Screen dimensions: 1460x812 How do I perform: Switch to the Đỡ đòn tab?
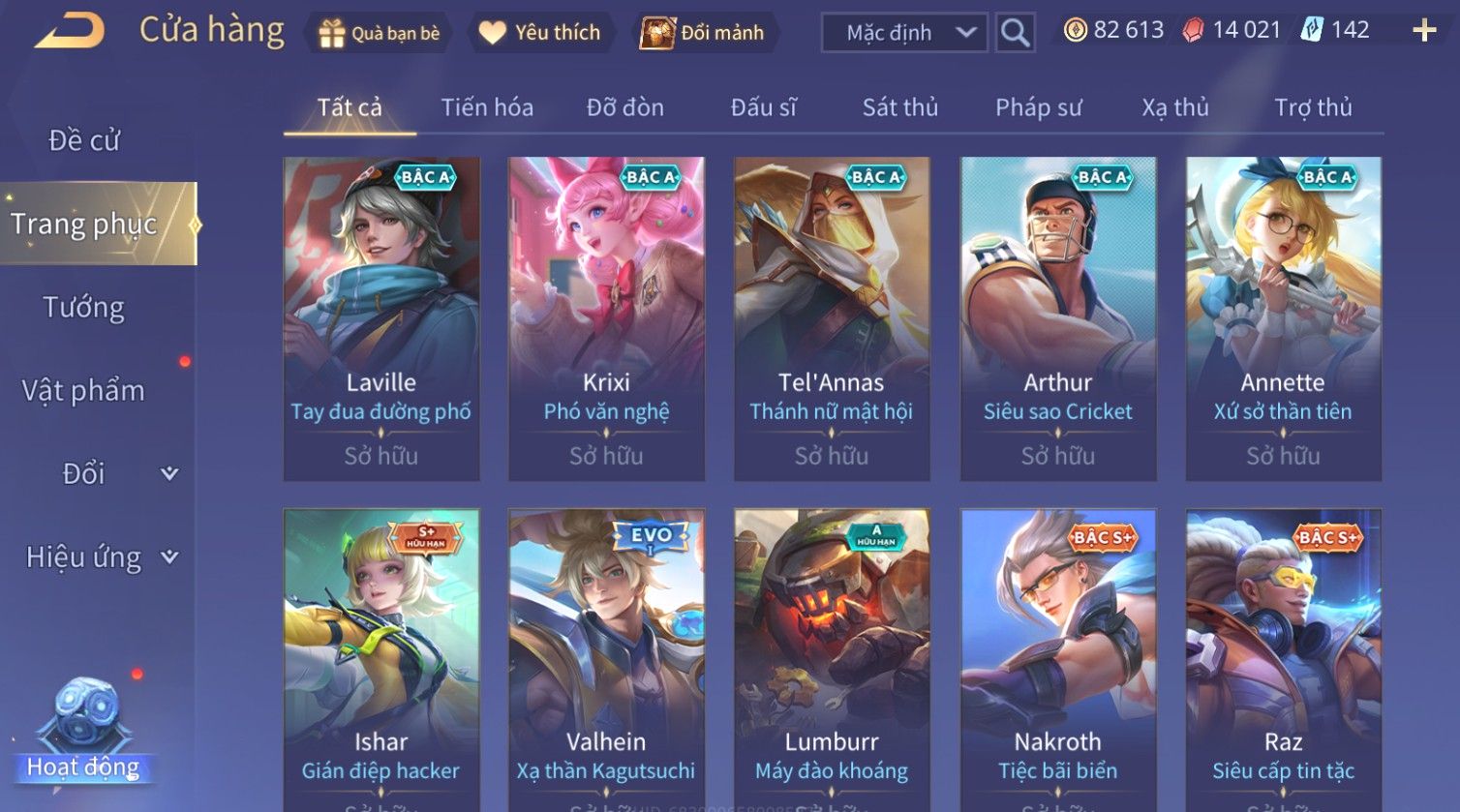point(625,107)
